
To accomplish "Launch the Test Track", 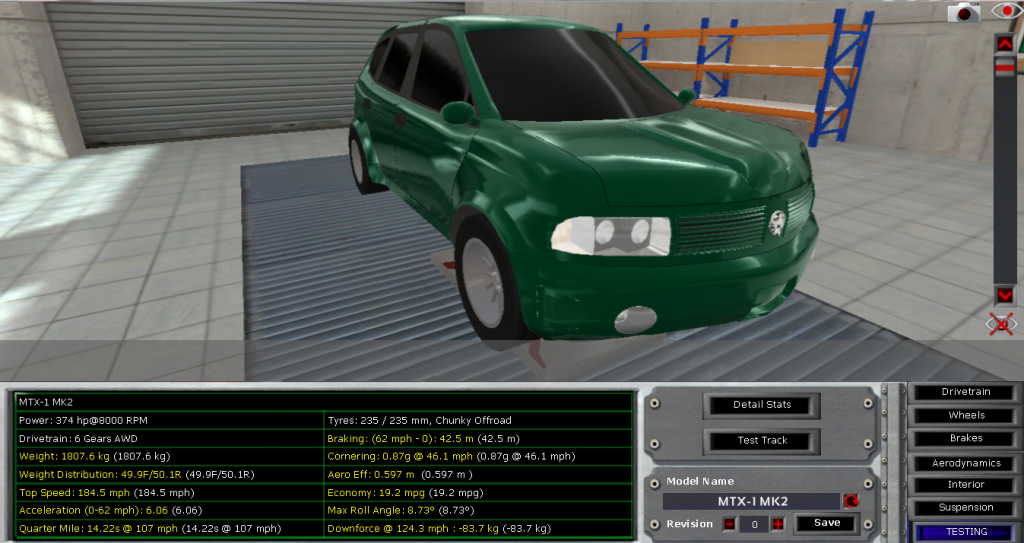I will (x=763, y=440).
